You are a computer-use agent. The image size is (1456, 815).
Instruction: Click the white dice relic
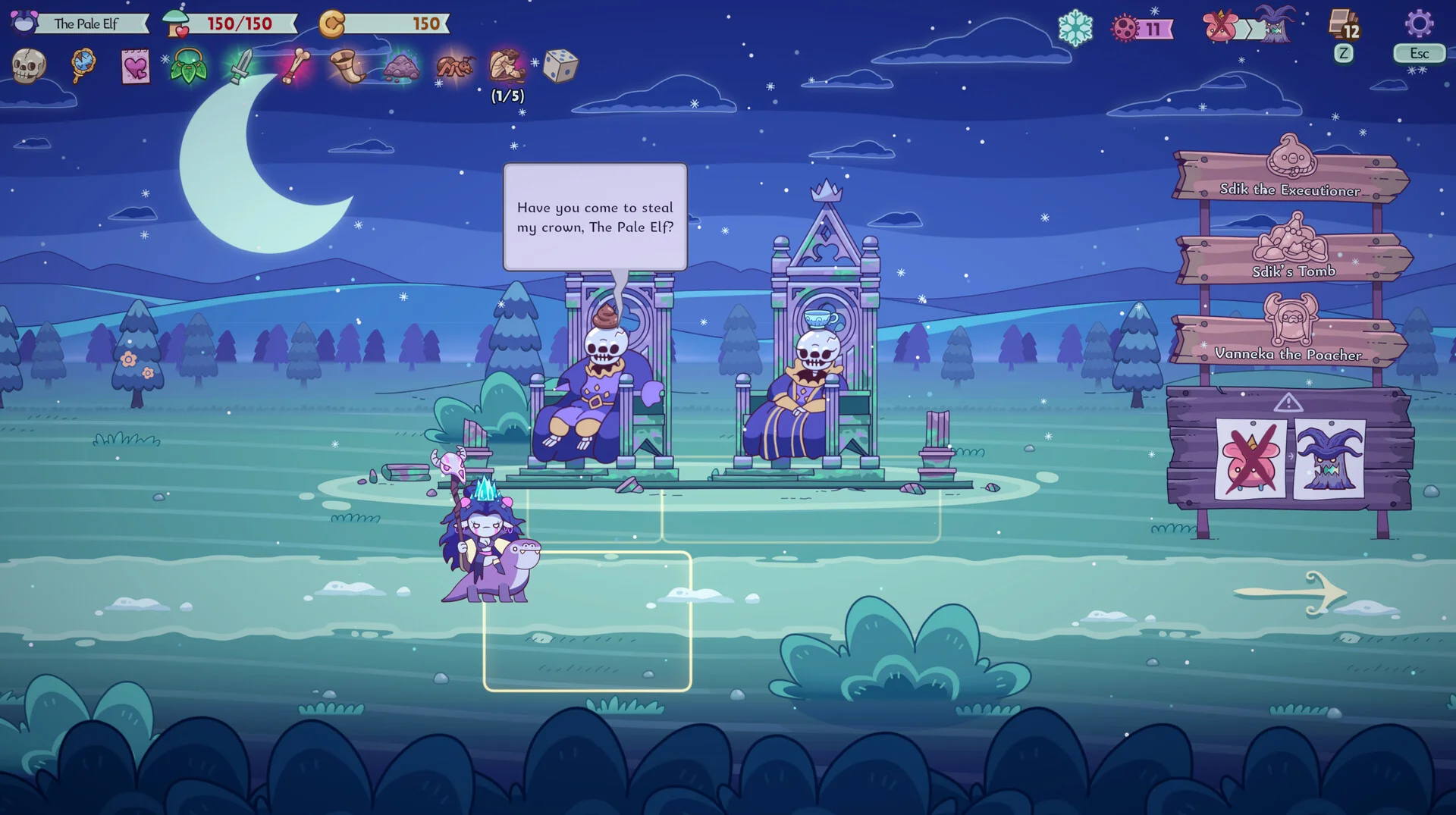[x=560, y=66]
